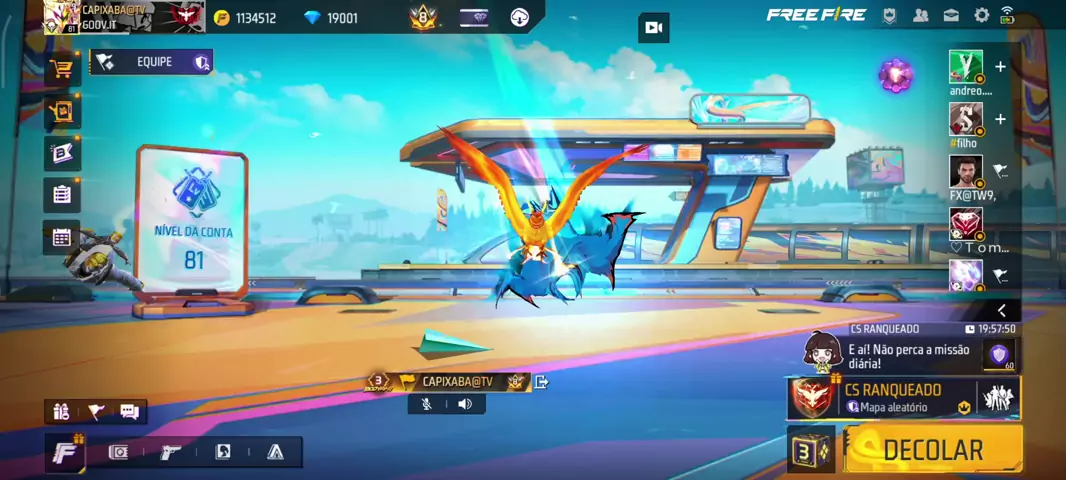The height and width of the screenshot is (480, 1066).
Task: Leave the squad using the exit icon
Action: click(542, 381)
